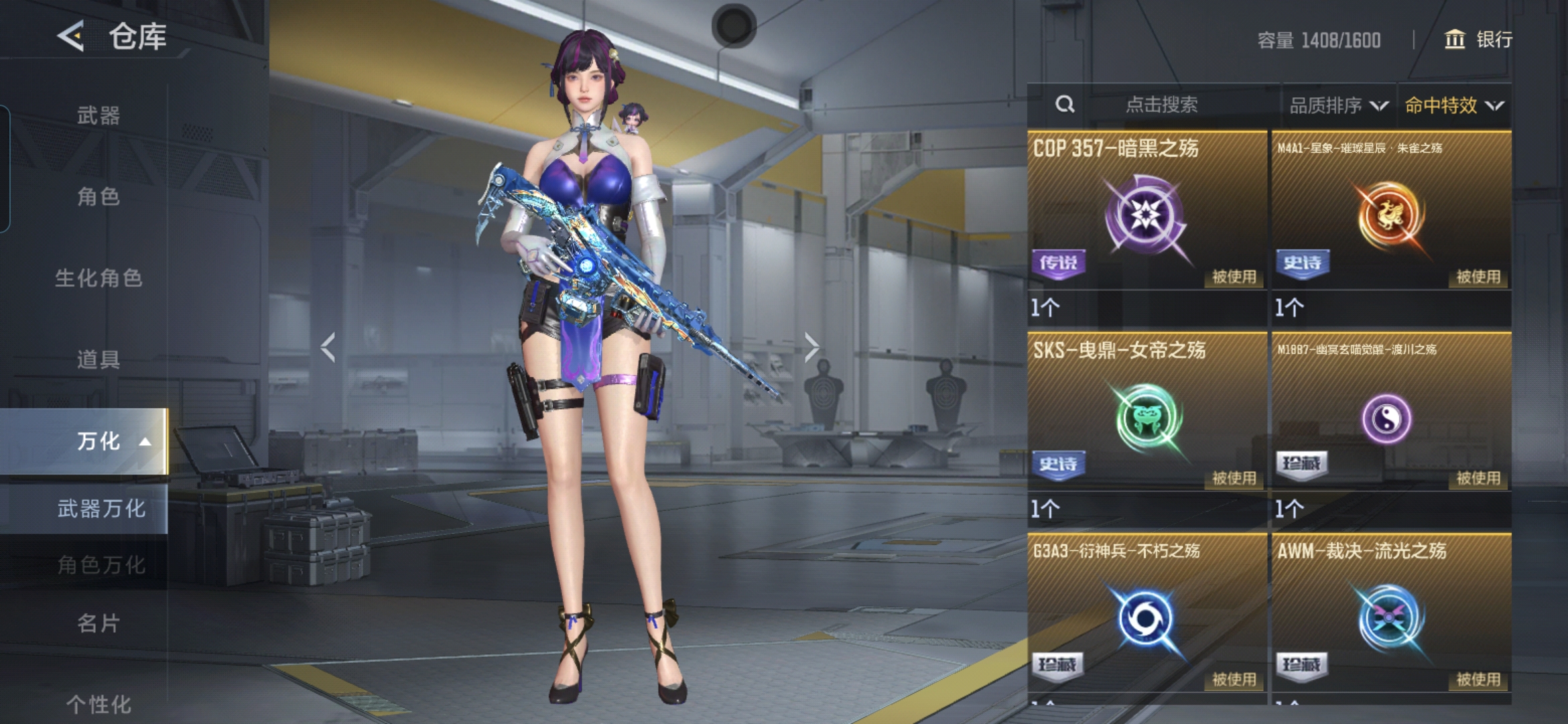Switch to the 角色 category
The image size is (1568, 724).
[99, 196]
